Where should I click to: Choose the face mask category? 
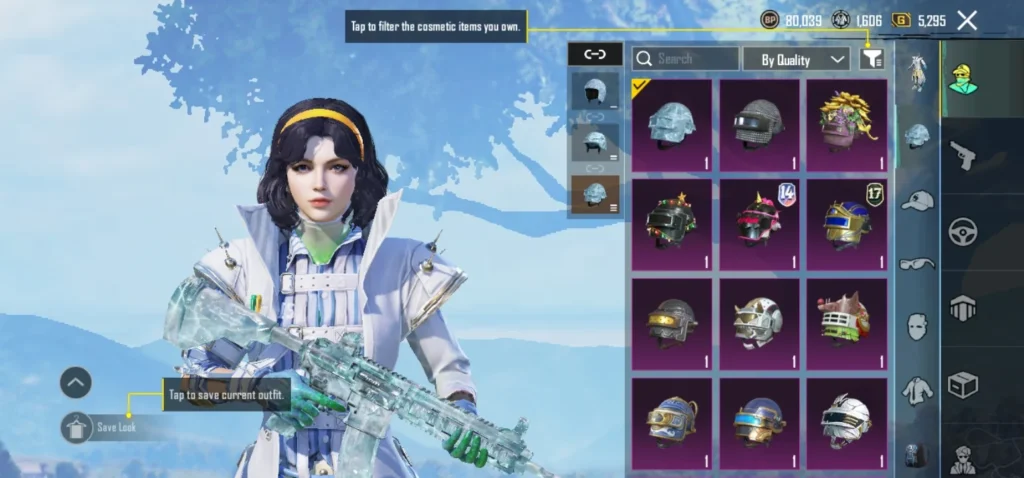[x=917, y=327]
